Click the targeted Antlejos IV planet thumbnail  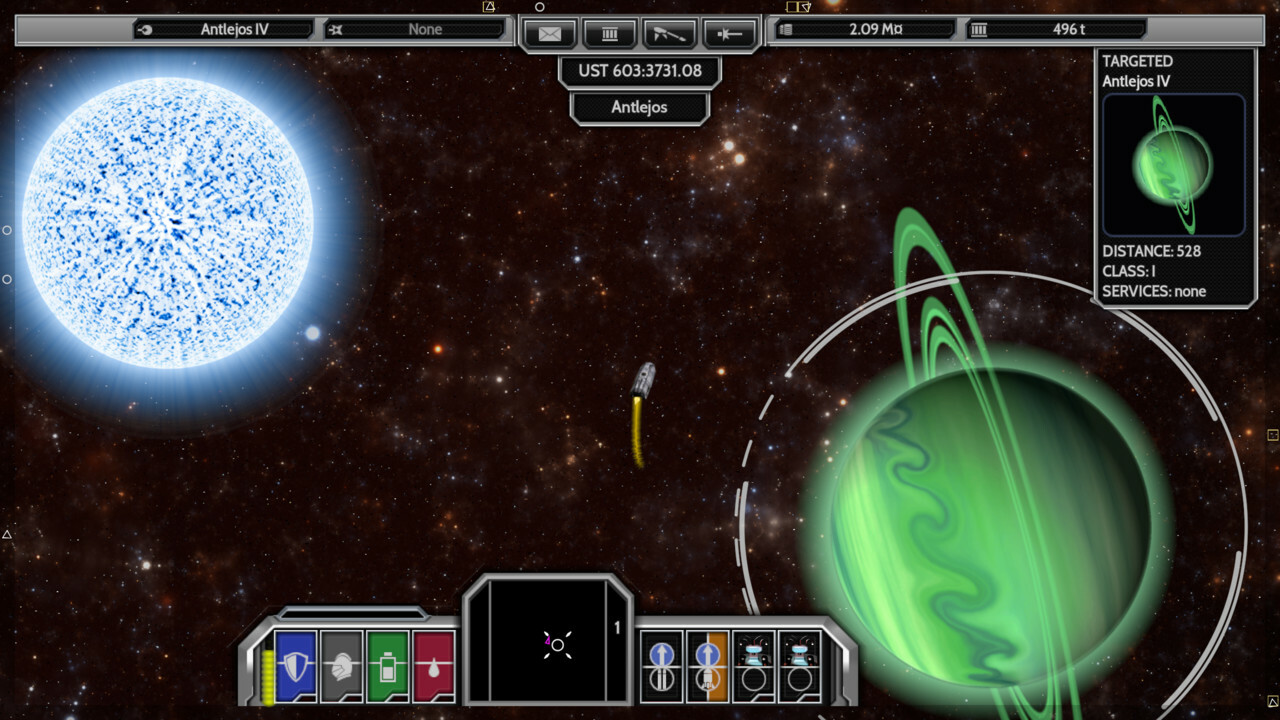pyautogui.click(x=1174, y=165)
